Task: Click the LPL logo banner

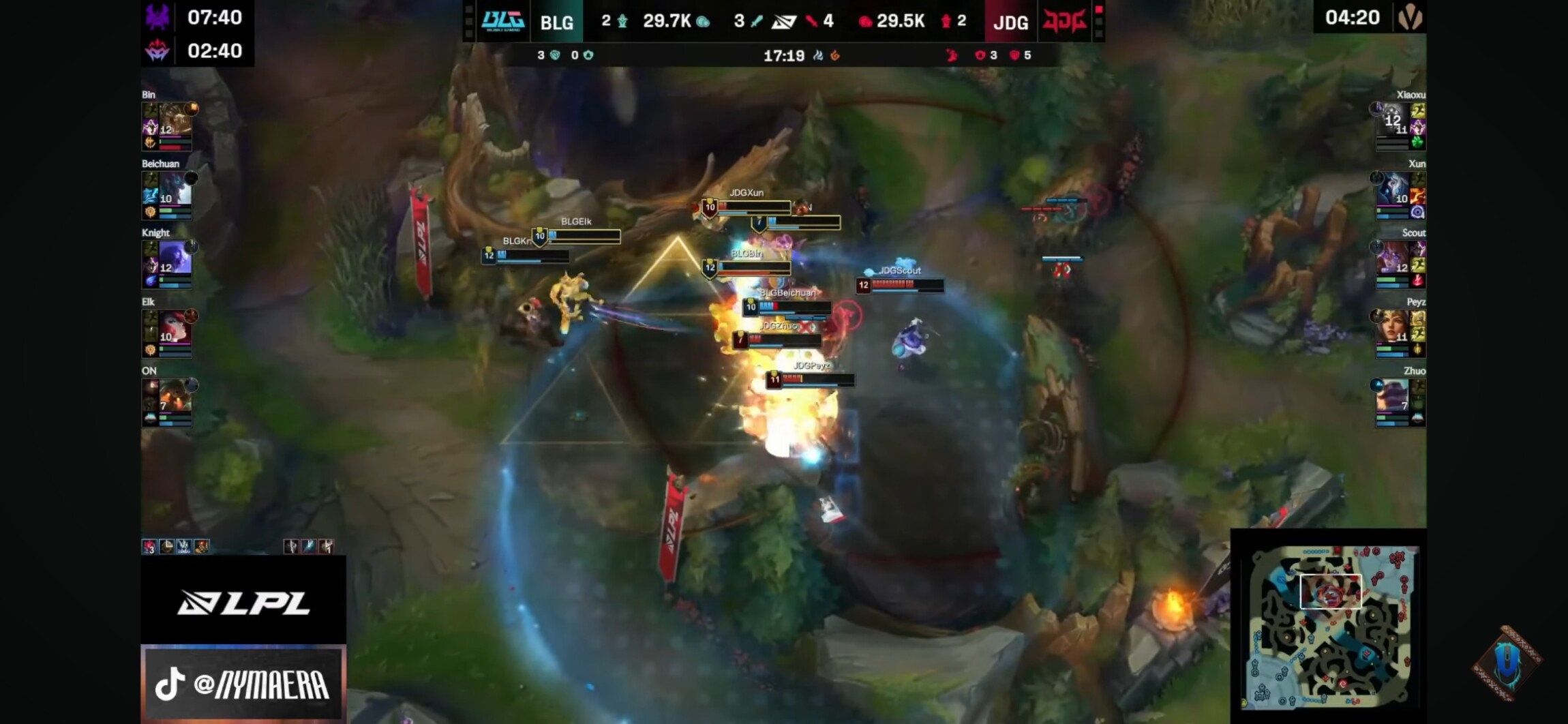Action: 243,602
